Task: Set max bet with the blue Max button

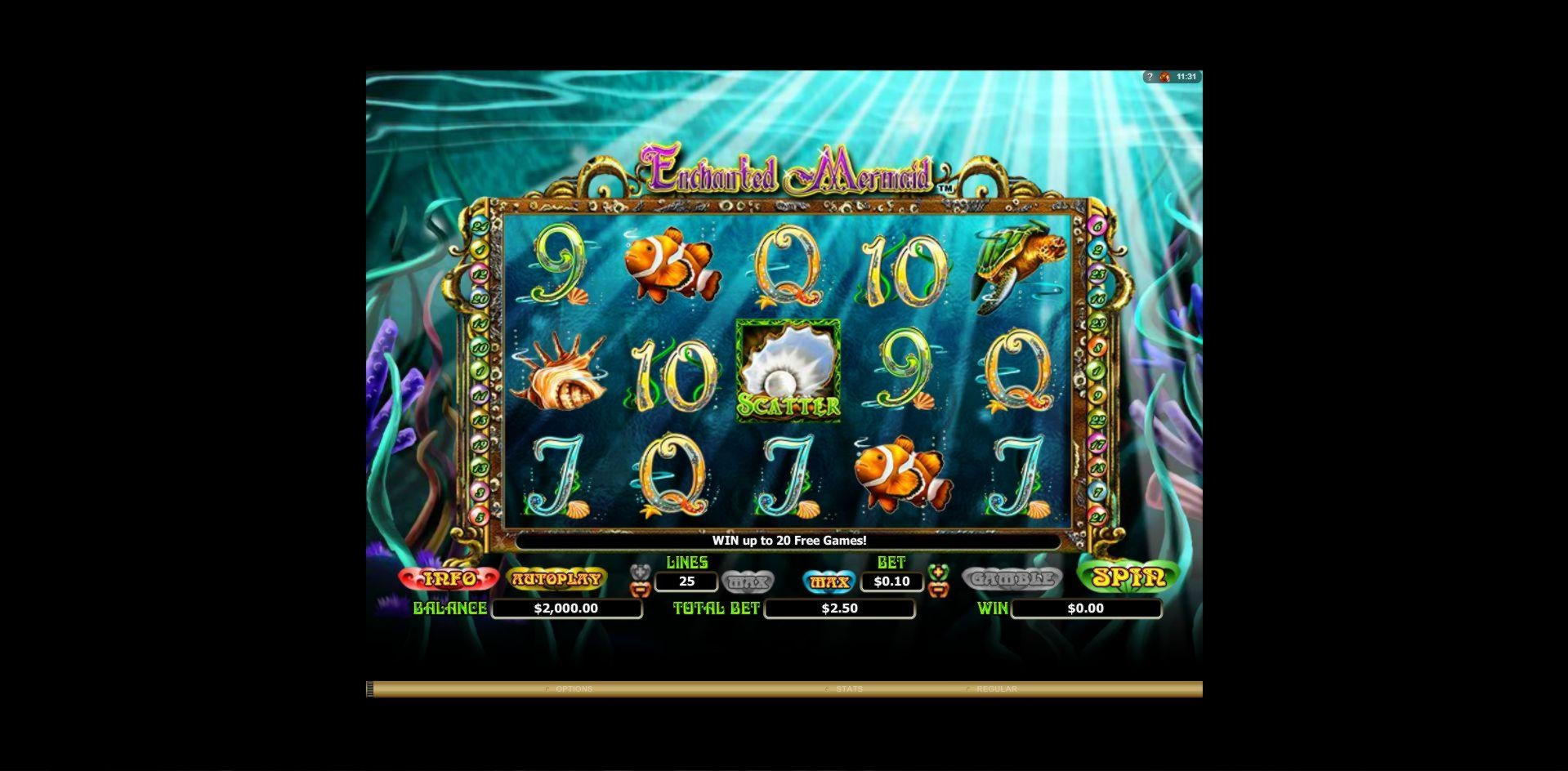Action: pyautogui.click(x=829, y=582)
